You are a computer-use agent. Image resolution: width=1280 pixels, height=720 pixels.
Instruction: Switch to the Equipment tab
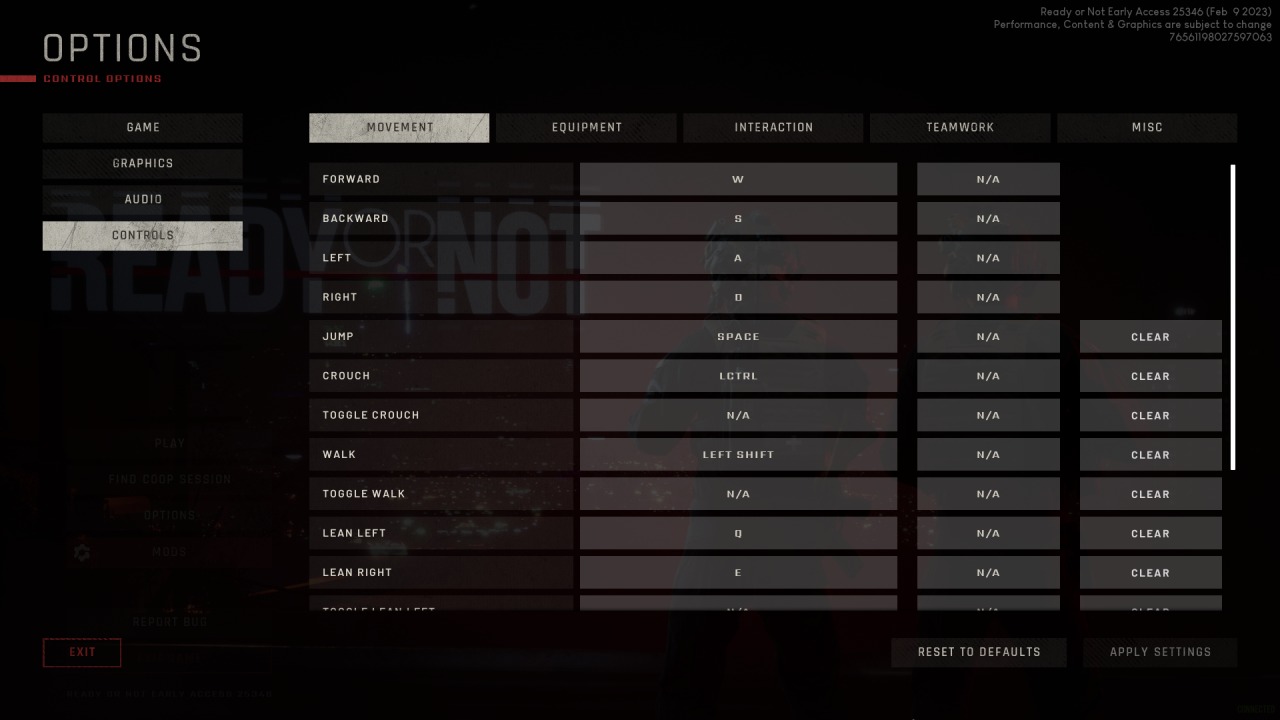[586, 127]
